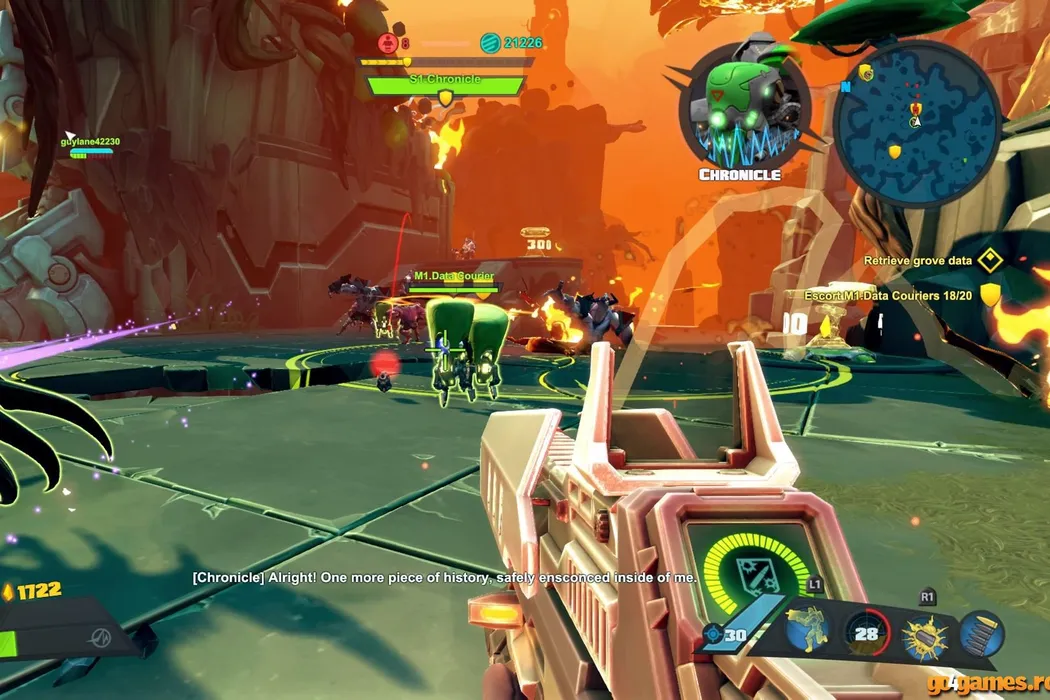Select the stacked bullets ammo icon
The height and width of the screenshot is (700, 1050).
[981, 634]
